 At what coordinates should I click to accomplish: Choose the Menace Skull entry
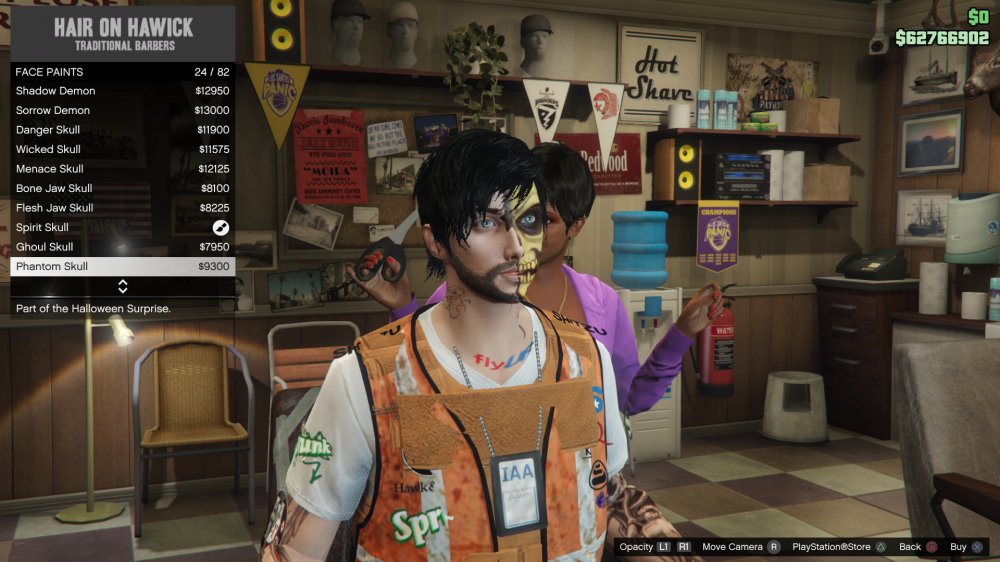(x=122, y=169)
